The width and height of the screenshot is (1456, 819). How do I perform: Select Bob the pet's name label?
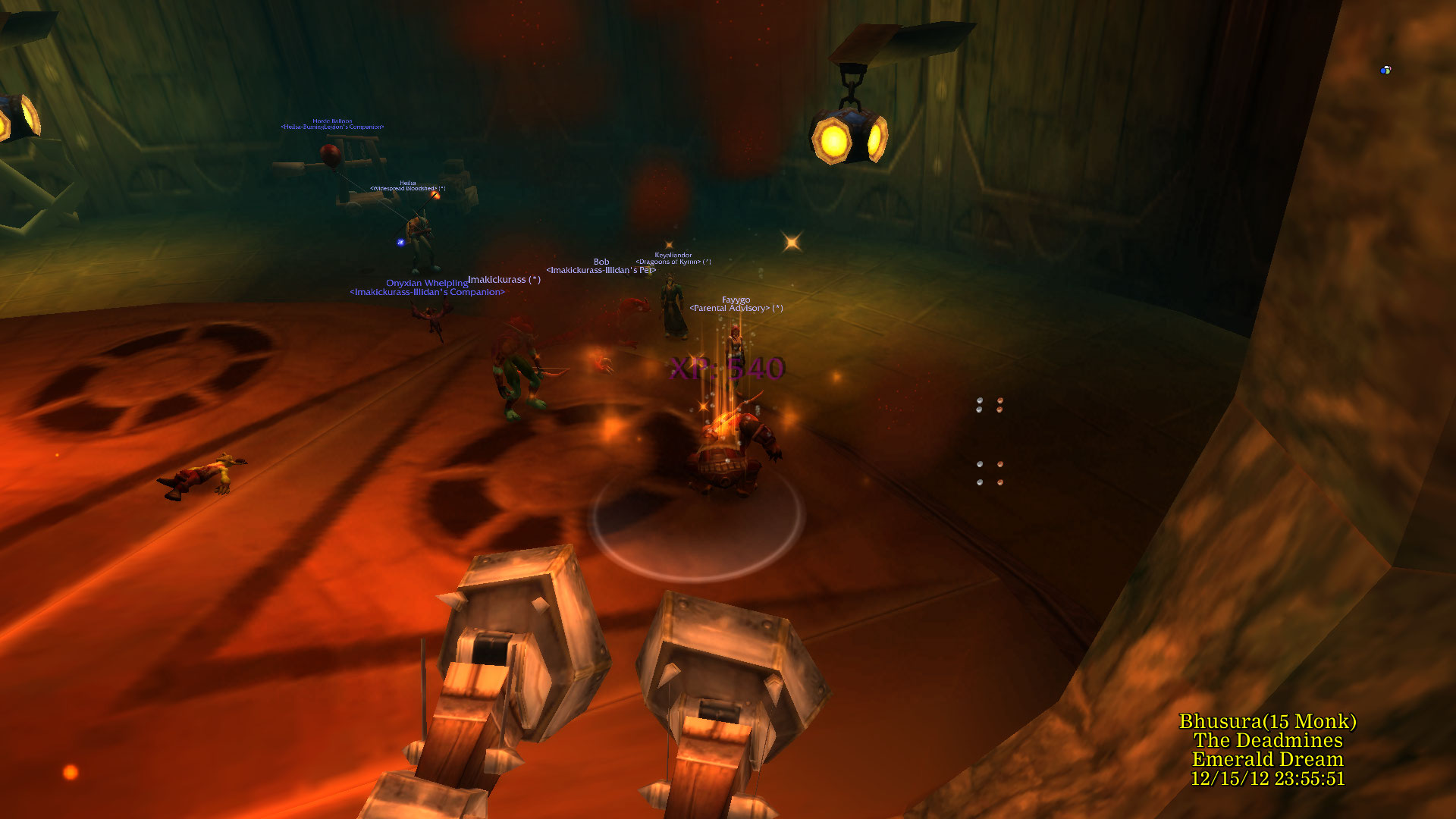coord(601,262)
